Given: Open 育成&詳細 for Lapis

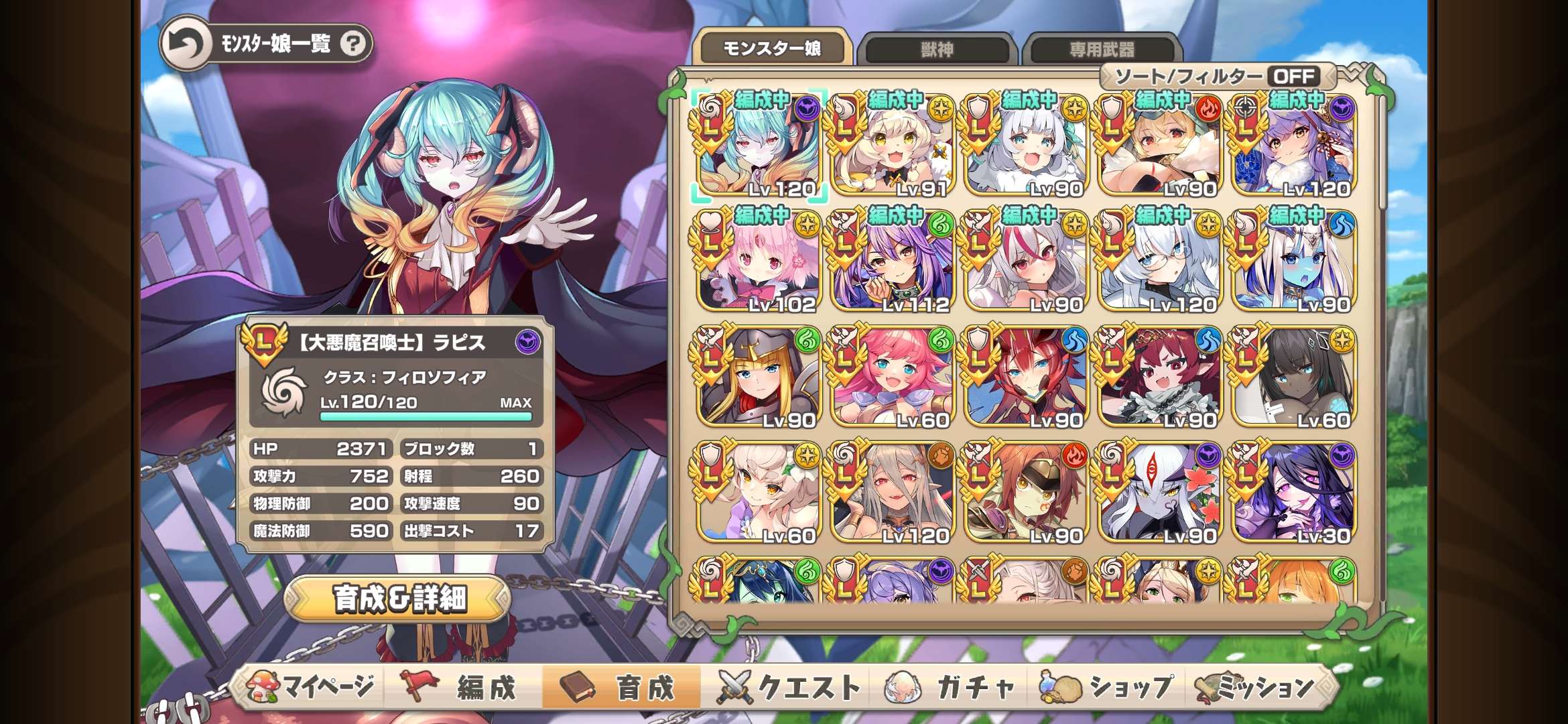Looking at the screenshot, I should point(399,599).
